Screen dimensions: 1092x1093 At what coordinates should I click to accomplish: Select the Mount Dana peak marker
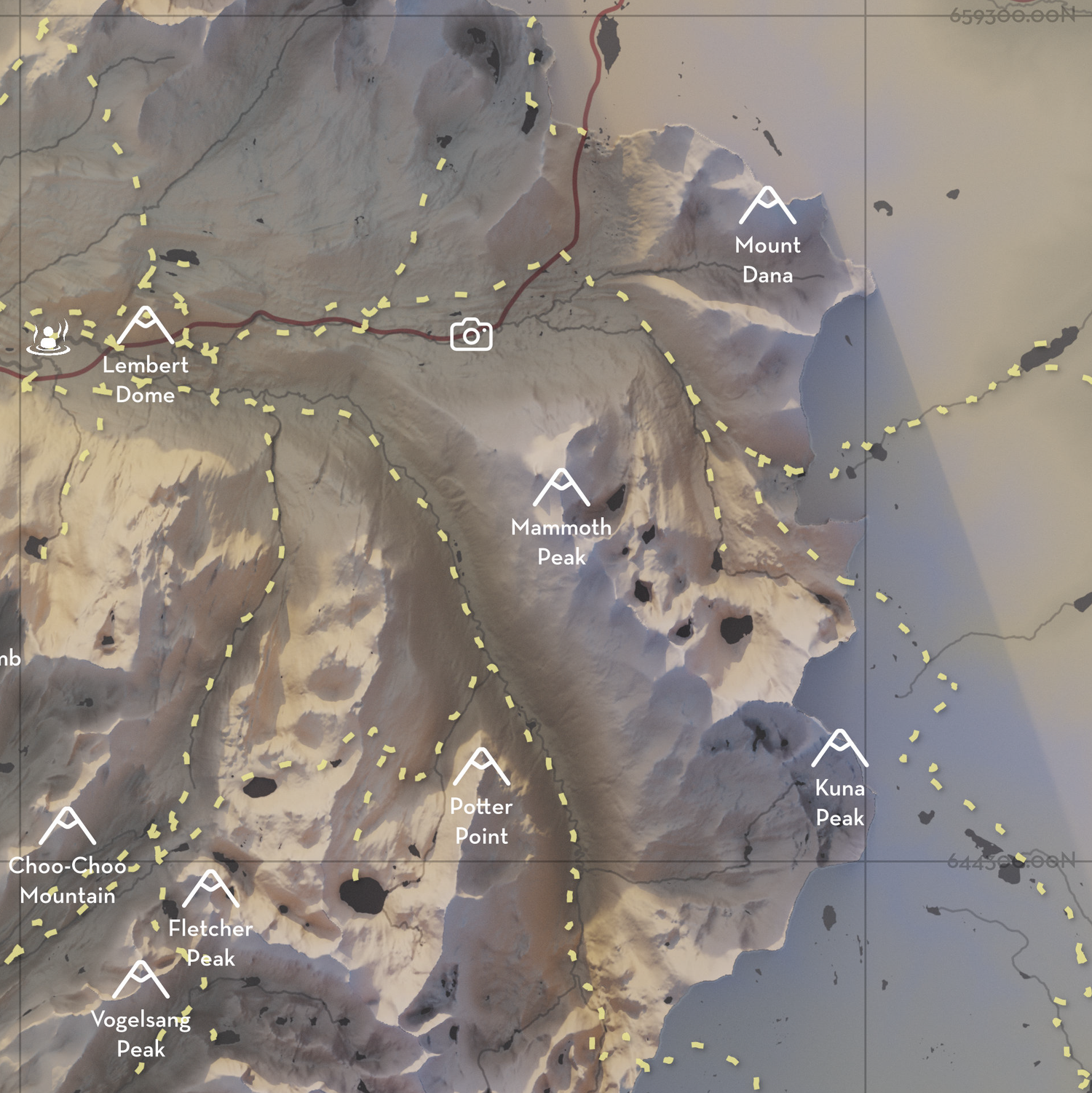click(767, 206)
